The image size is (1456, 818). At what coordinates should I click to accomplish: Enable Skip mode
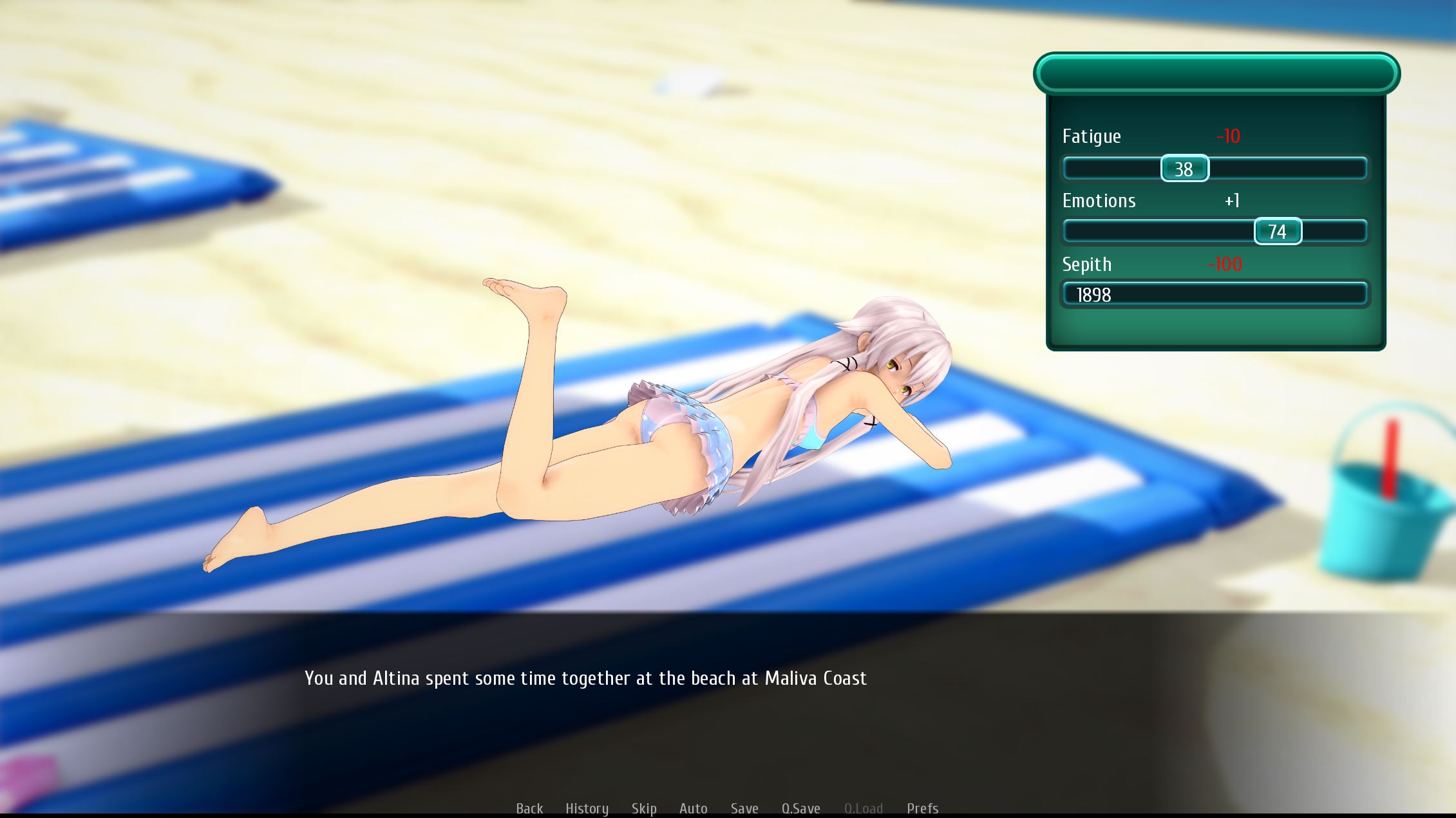point(645,808)
